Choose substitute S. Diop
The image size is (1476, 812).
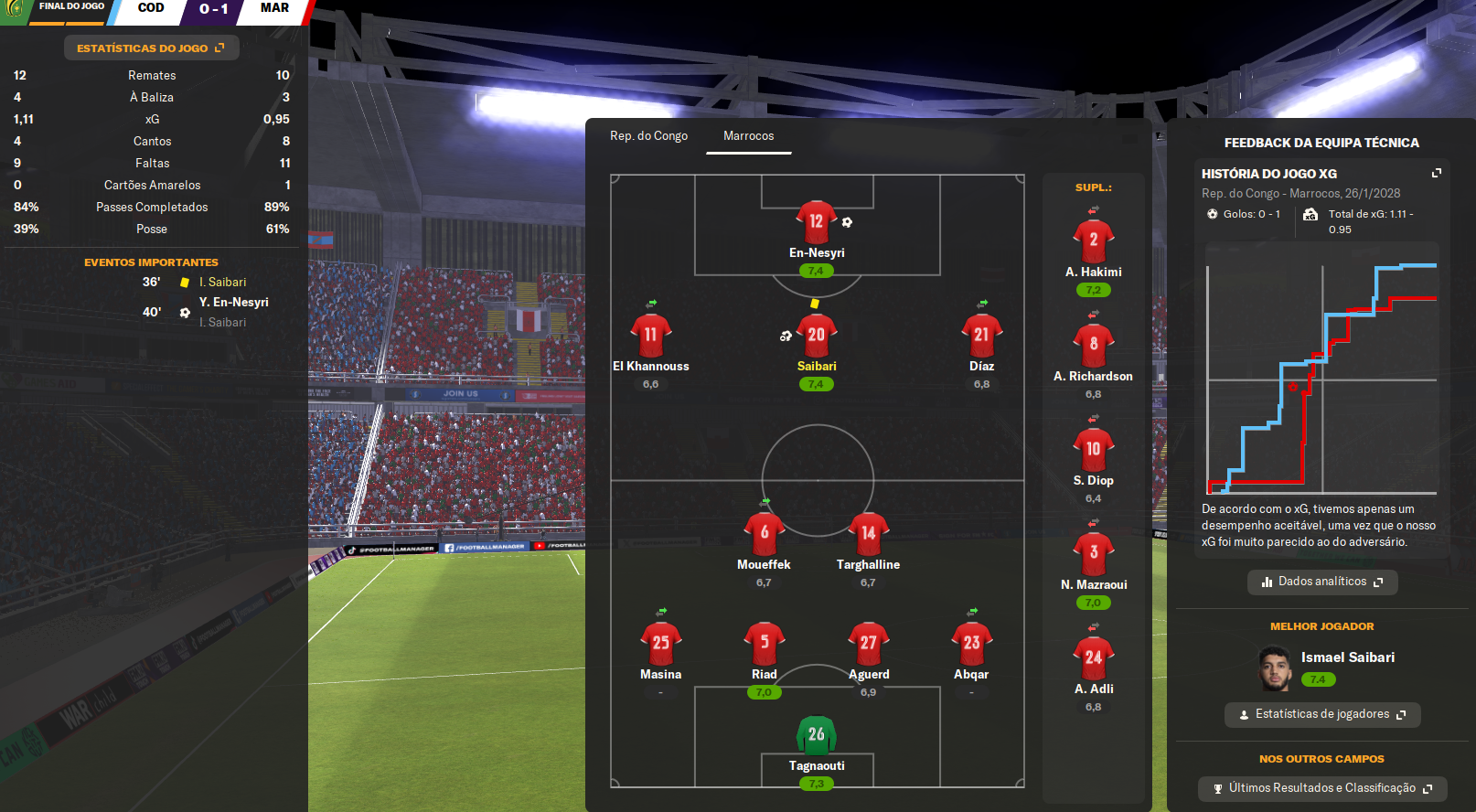point(1093,450)
